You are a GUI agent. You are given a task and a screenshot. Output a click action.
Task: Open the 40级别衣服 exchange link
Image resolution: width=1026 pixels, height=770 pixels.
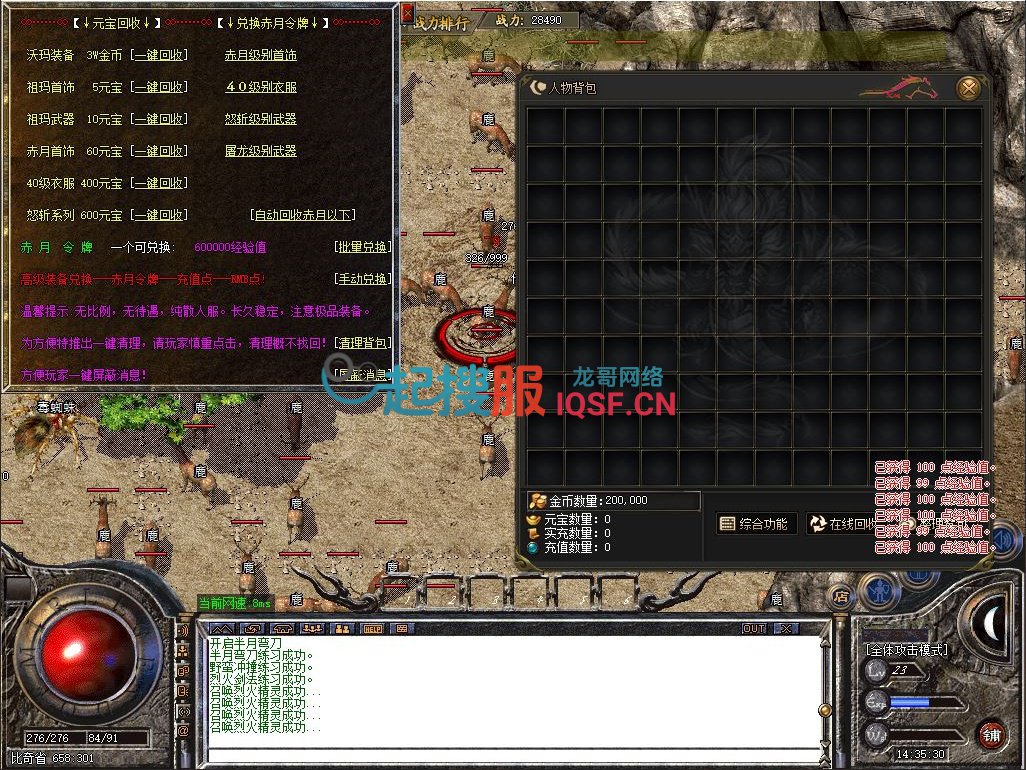[x=260, y=87]
